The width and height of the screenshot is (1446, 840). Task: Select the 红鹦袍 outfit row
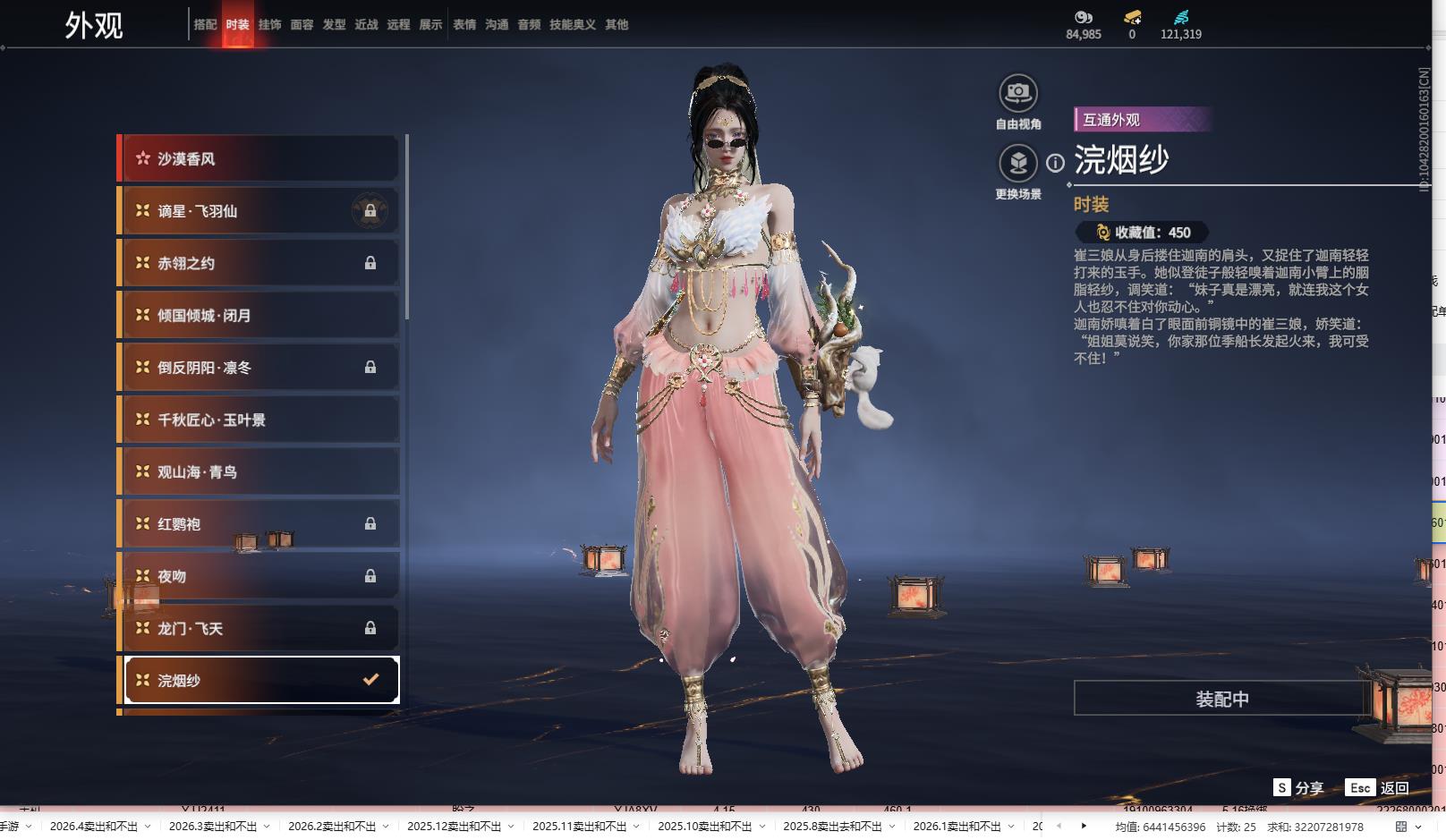point(259,524)
